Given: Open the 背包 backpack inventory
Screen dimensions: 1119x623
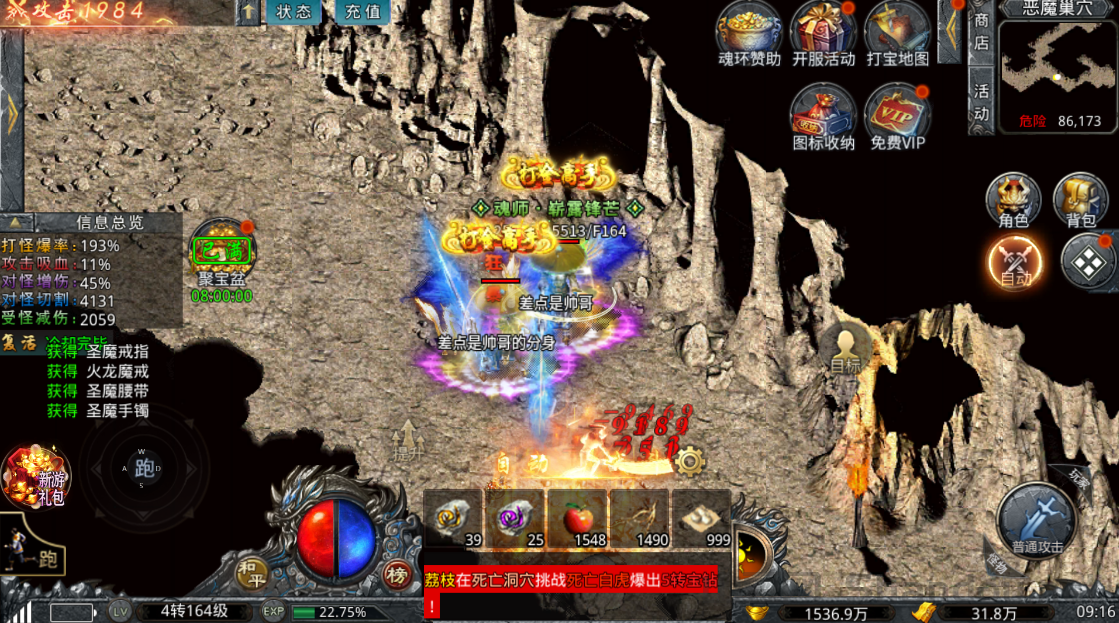Looking at the screenshot, I should tap(1080, 200).
